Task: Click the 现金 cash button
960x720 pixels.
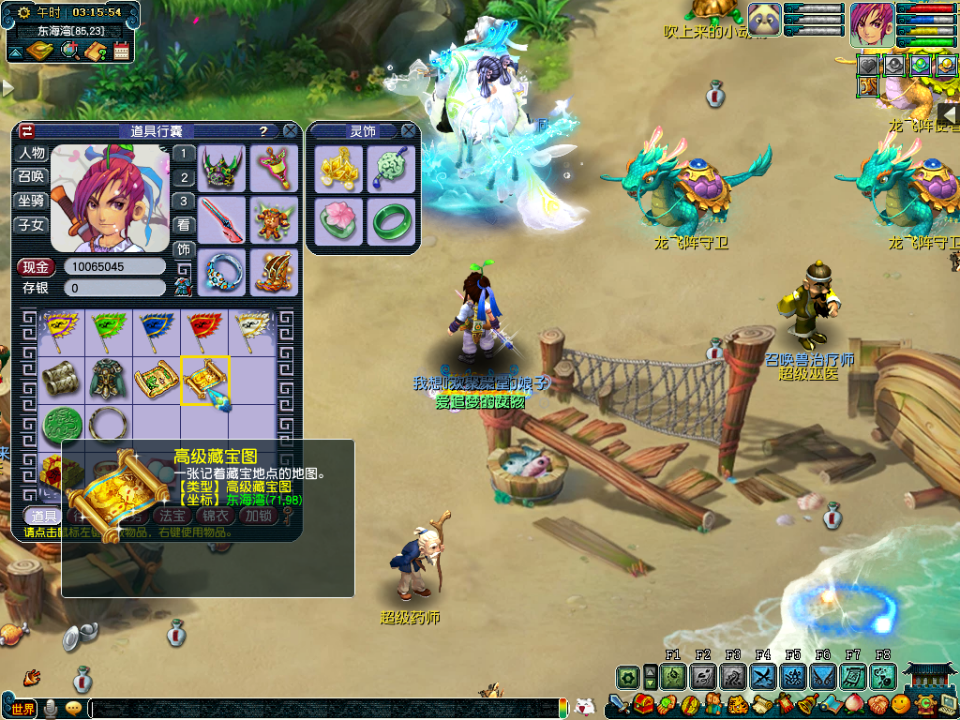Action: [36, 267]
